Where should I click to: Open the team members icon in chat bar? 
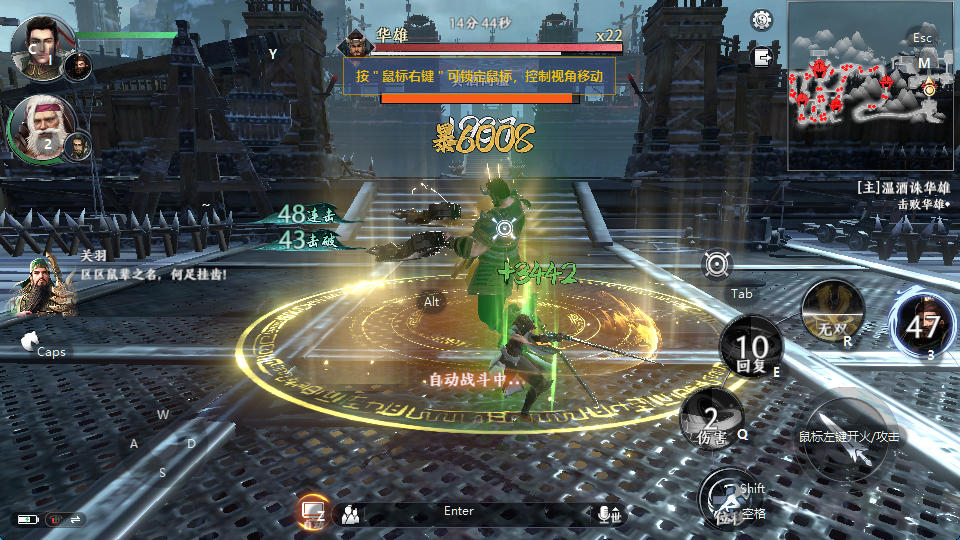click(350, 515)
